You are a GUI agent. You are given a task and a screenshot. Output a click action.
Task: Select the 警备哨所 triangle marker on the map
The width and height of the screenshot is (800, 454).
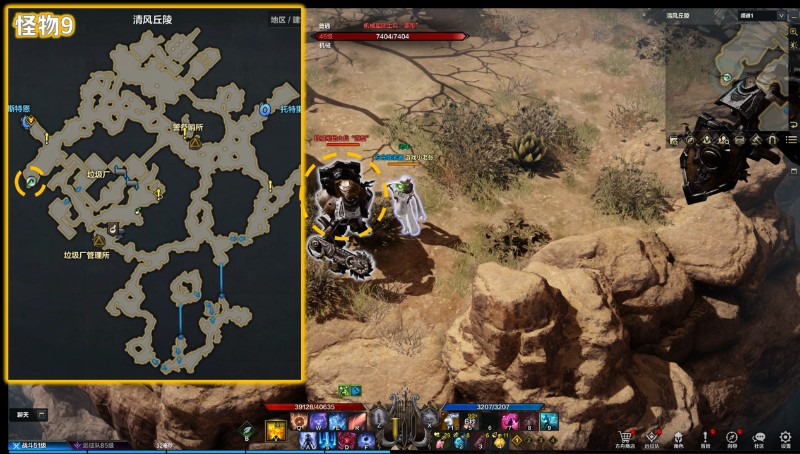click(x=194, y=142)
